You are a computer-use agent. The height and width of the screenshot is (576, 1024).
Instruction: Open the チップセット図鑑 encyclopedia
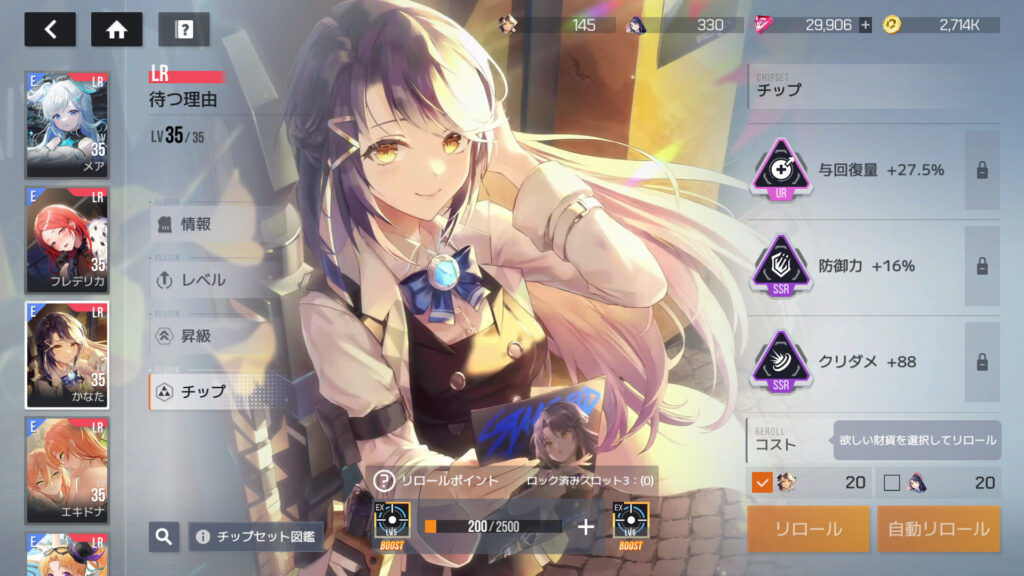(x=256, y=537)
